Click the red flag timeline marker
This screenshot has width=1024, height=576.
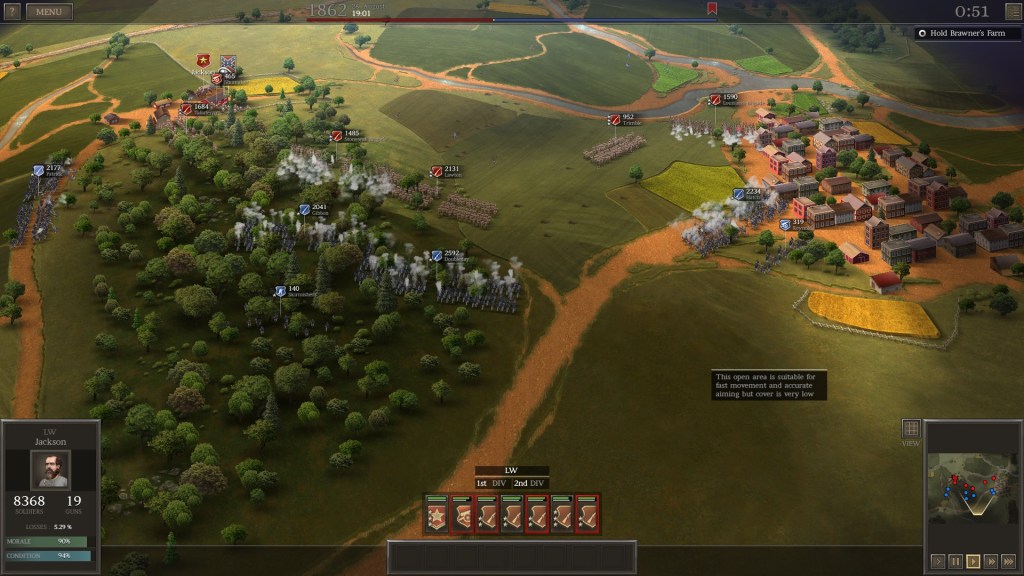click(x=711, y=9)
